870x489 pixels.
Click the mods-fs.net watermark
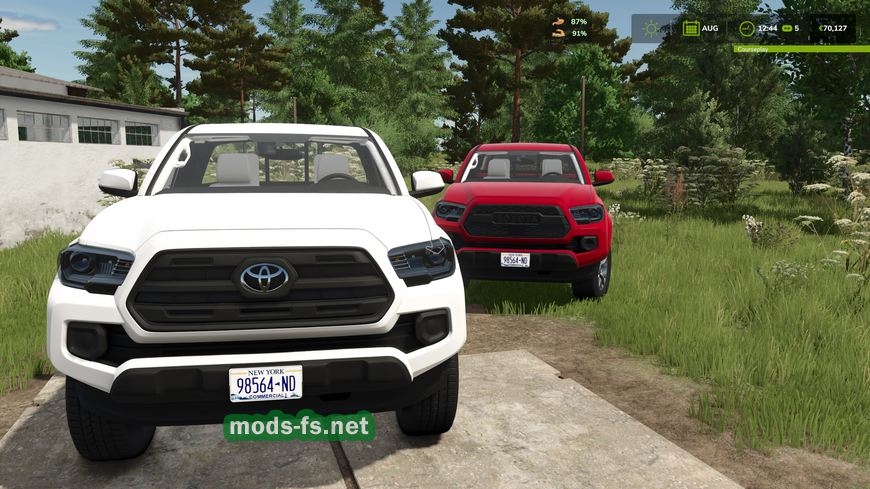(300, 427)
